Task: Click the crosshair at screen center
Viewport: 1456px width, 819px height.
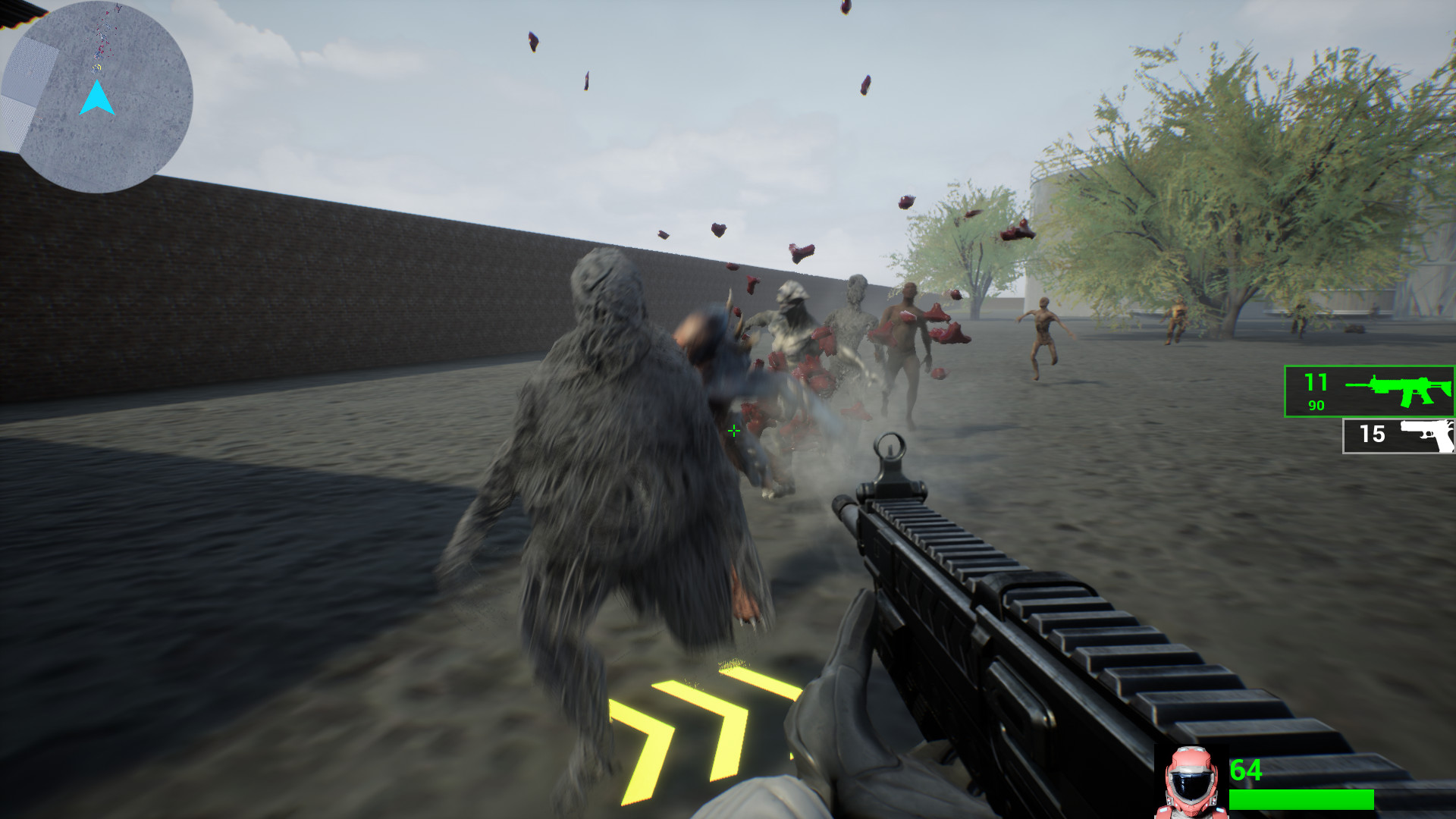Action: (x=733, y=431)
